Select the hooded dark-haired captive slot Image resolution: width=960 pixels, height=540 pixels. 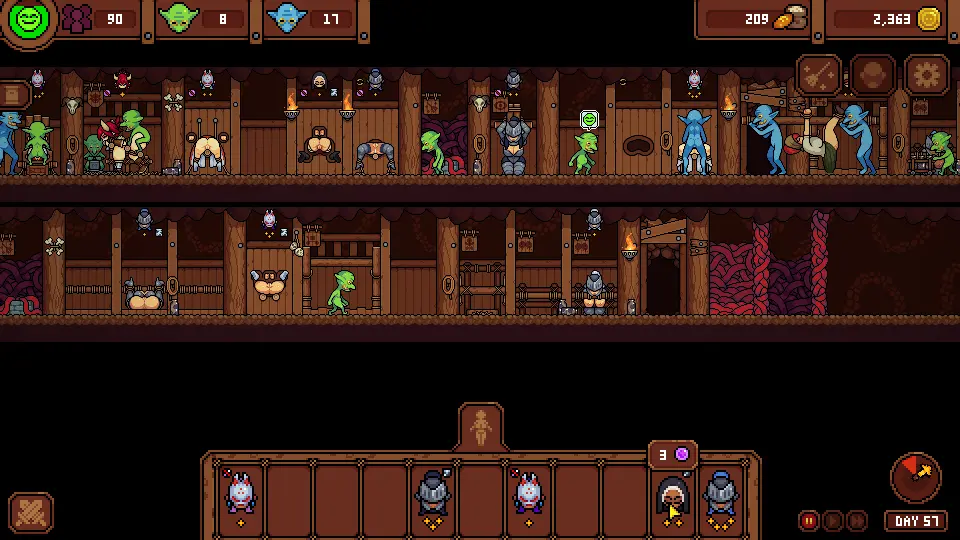coord(672,495)
